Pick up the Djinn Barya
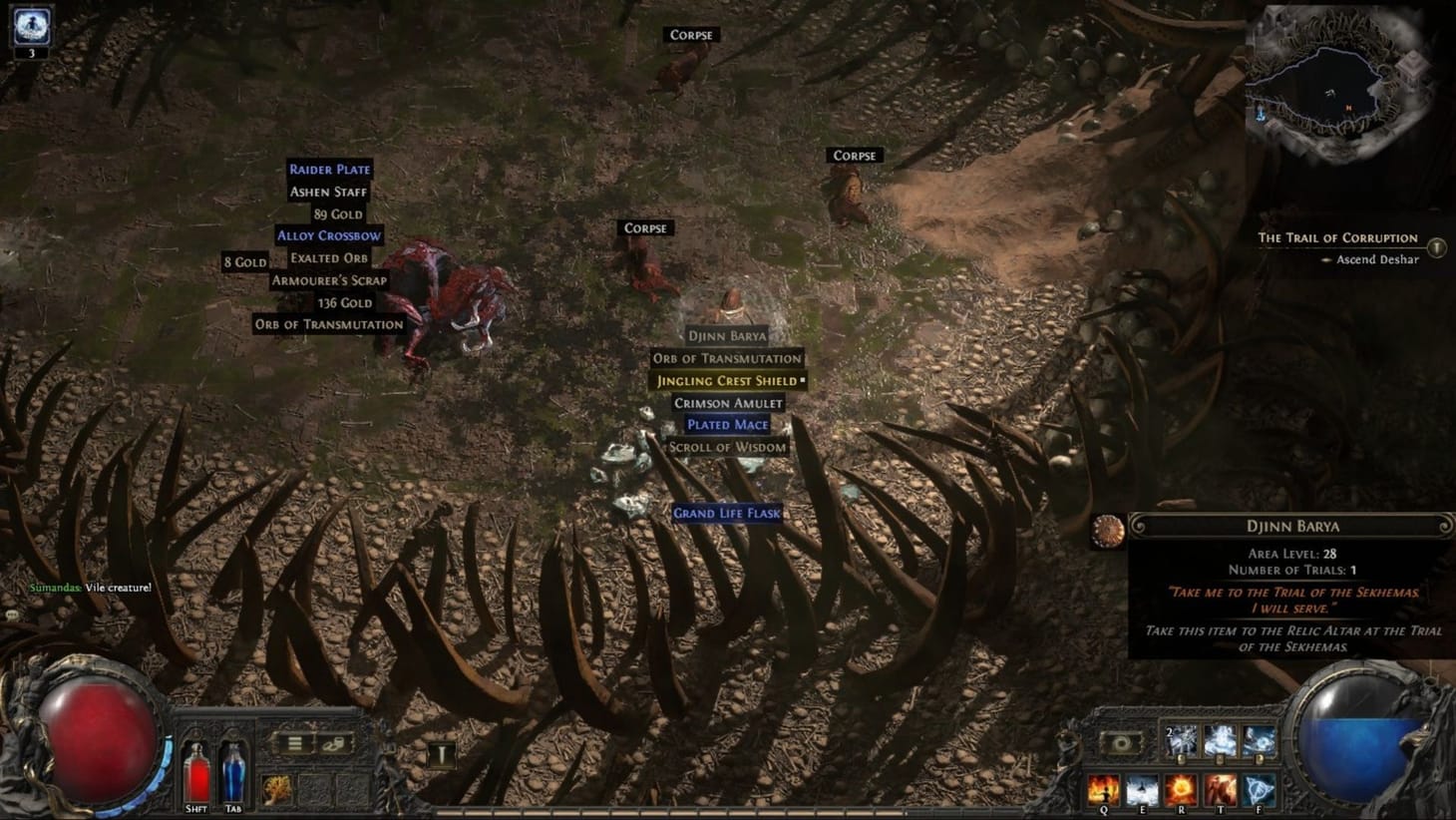Image resolution: width=1456 pixels, height=820 pixels. 729,336
